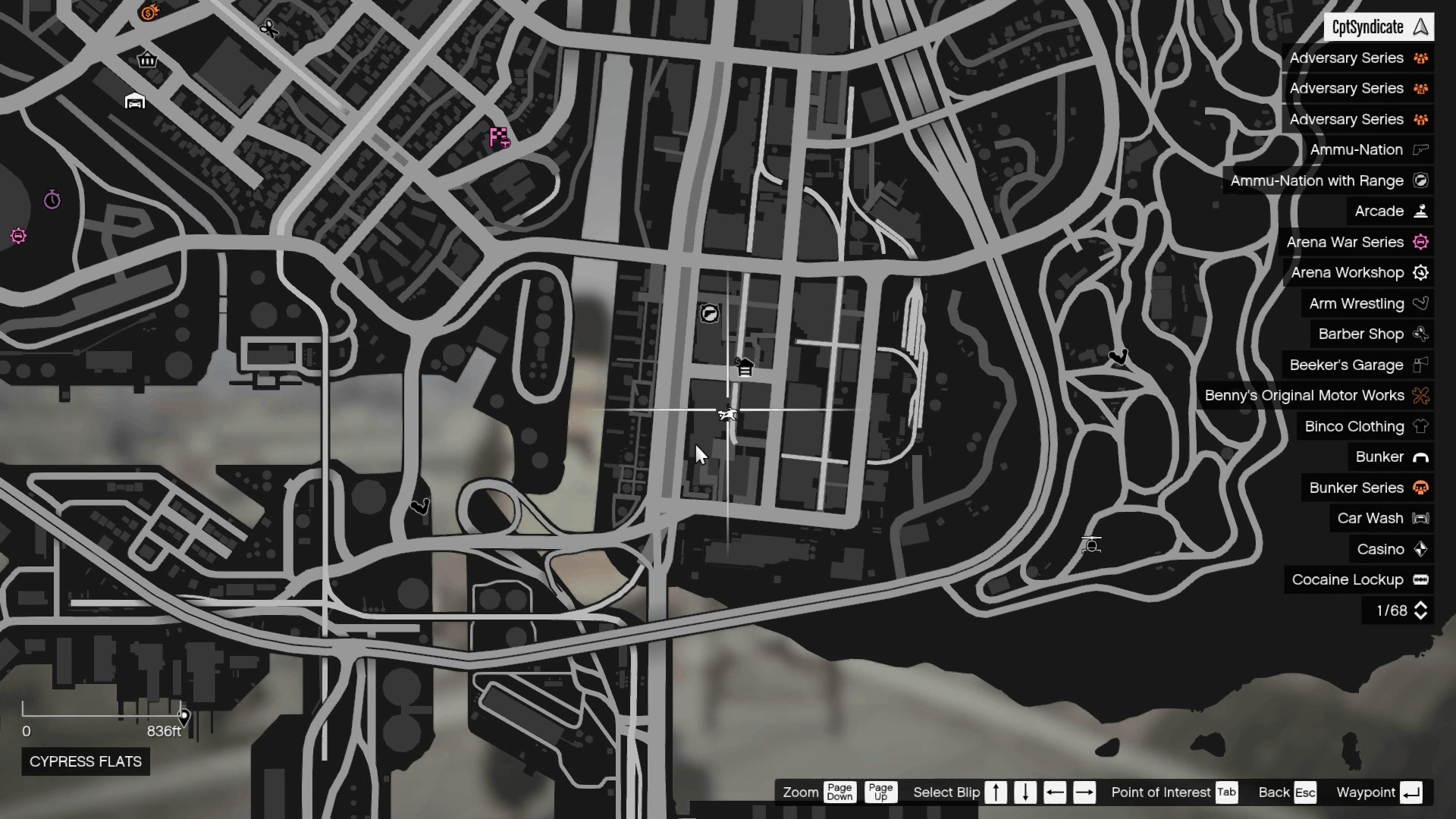Click the compass arrow beside CptSyndicate
Viewport: 1456px width, 819px height.
pyautogui.click(x=1420, y=27)
